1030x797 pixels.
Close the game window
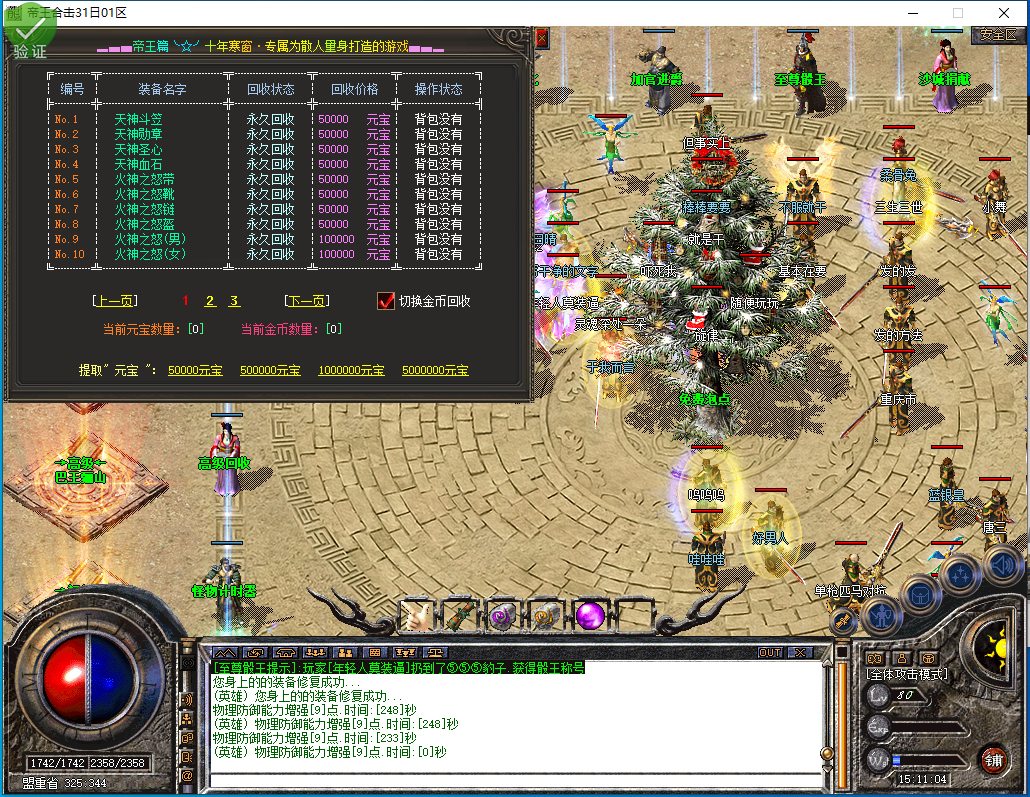pos(1005,13)
